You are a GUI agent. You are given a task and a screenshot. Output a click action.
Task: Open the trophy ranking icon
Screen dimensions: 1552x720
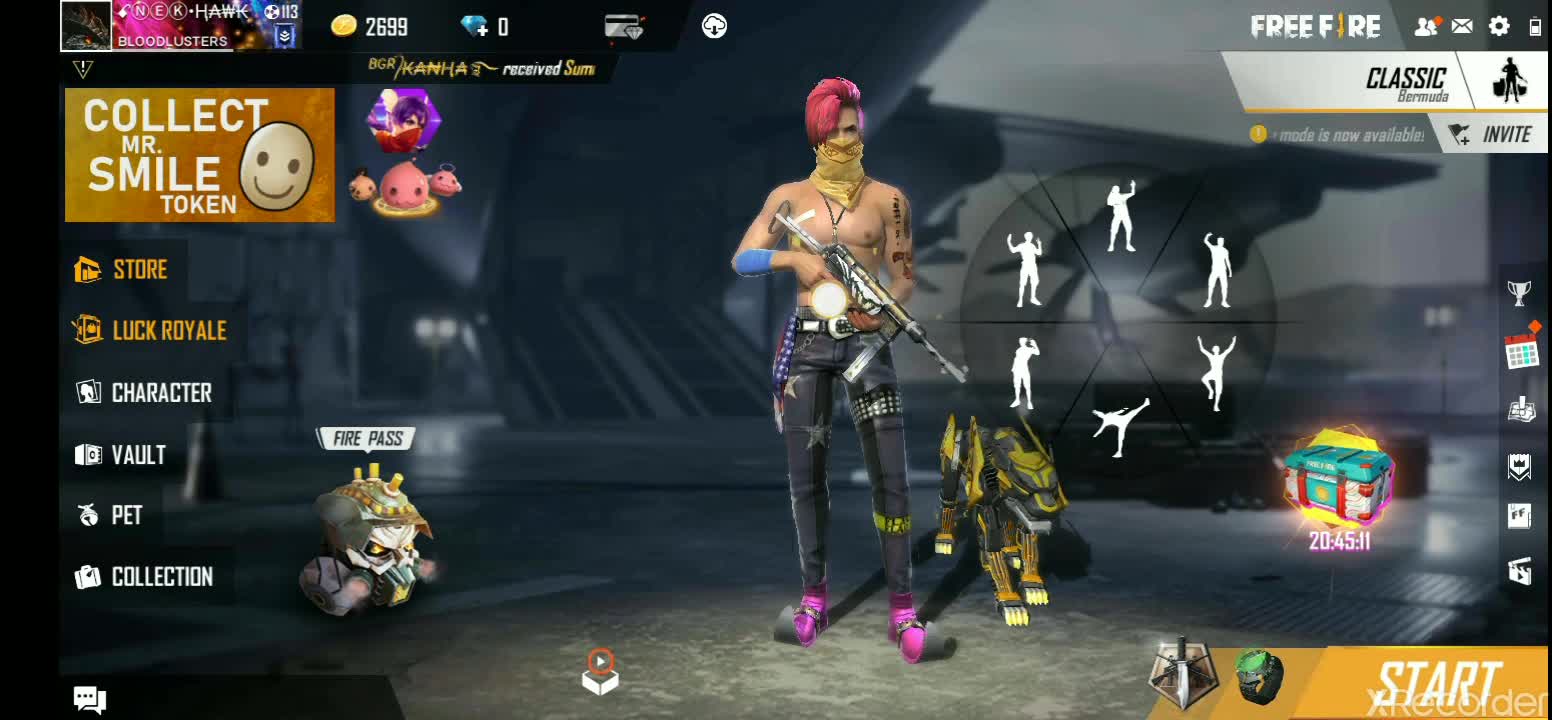[1520, 293]
